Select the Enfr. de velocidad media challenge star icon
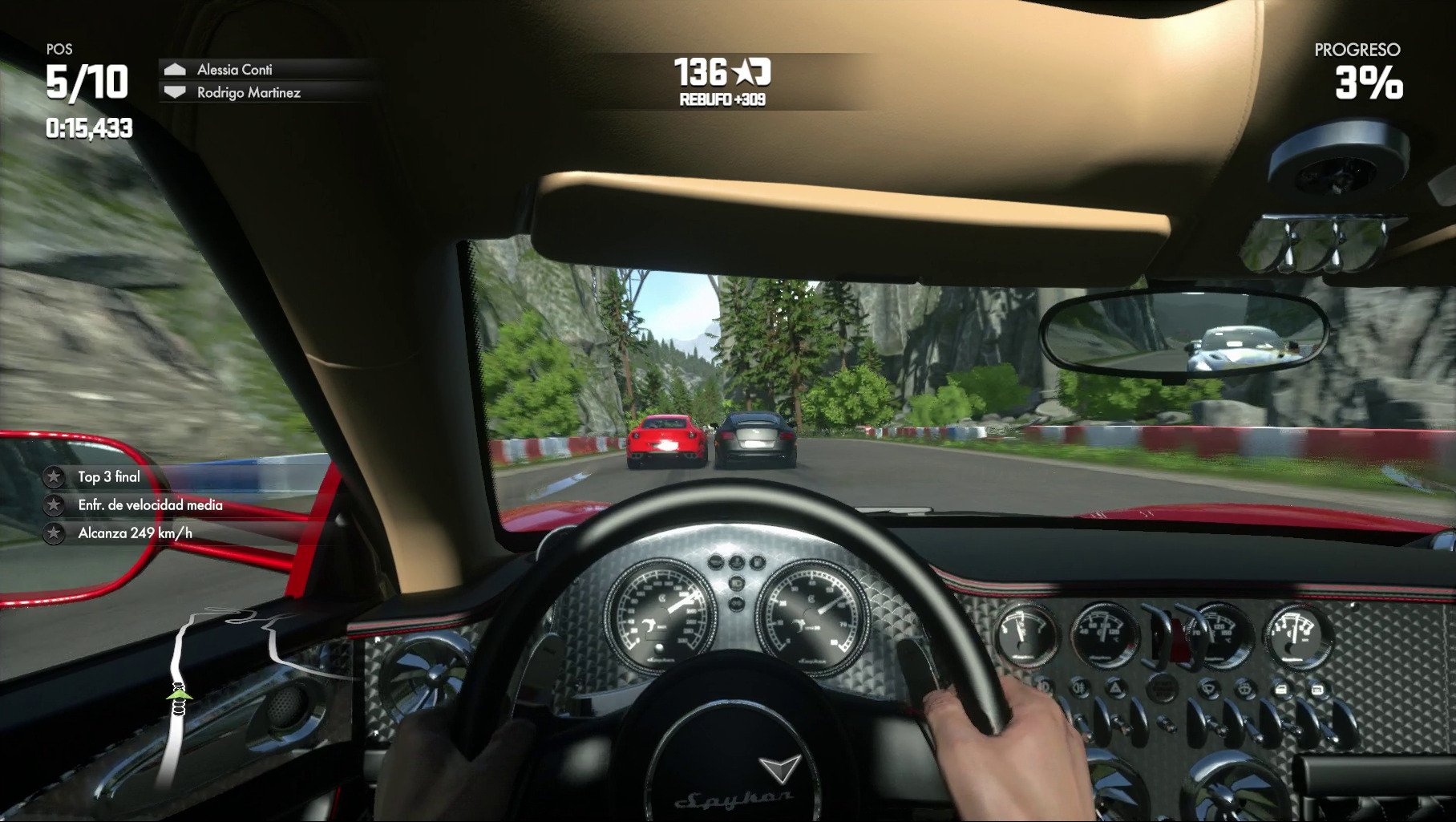Image resolution: width=1456 pixels, height=822 pixels. tap(53, 506)
